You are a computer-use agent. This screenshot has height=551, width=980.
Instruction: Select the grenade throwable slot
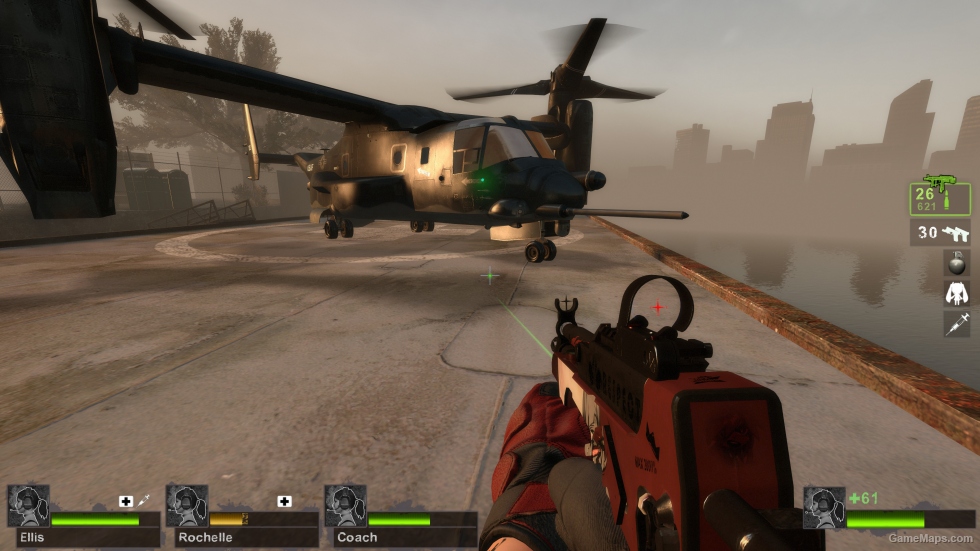tap(956, 264)
